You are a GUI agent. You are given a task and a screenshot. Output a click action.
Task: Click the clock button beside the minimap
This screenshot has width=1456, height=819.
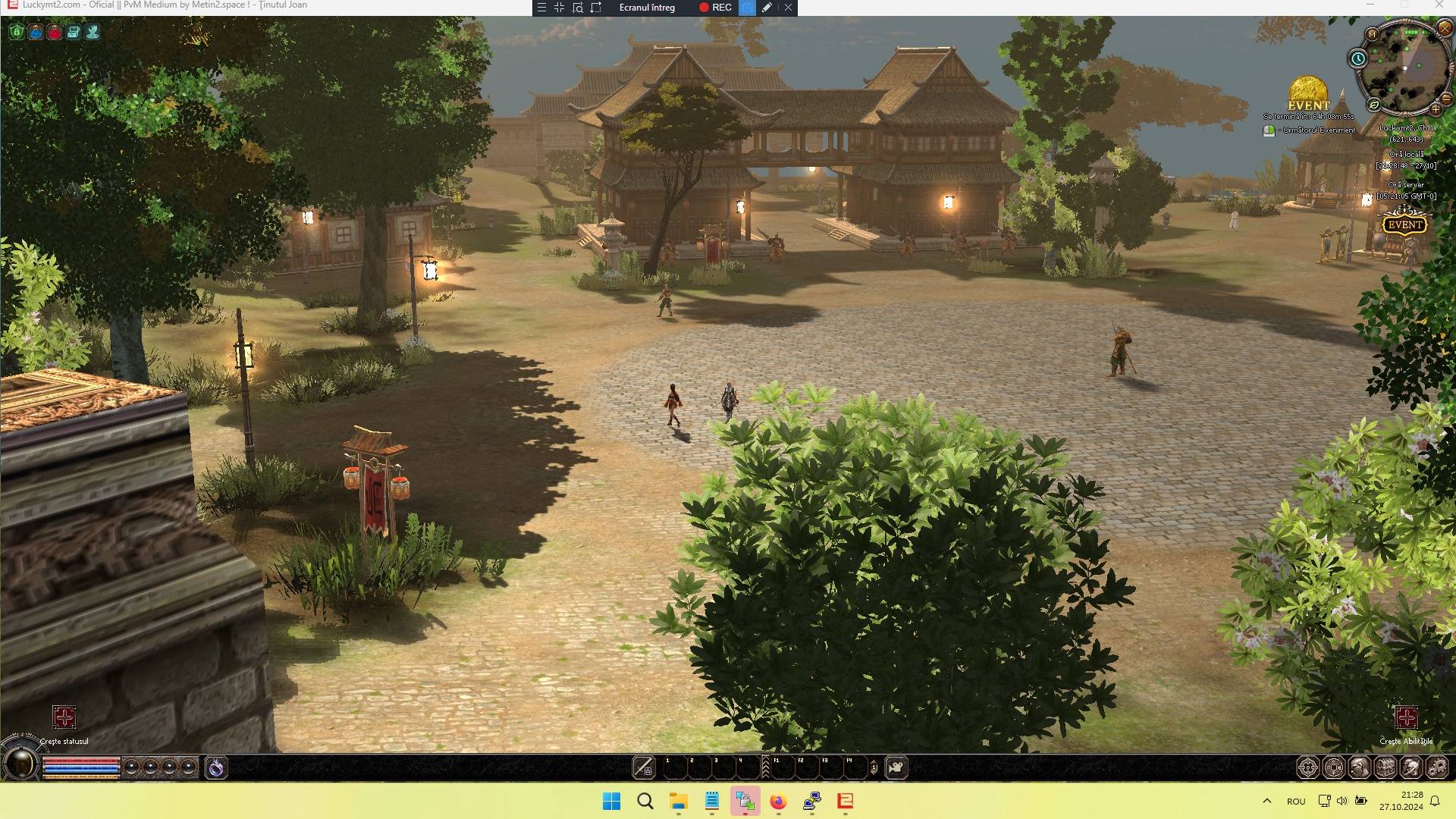point(1357,58)
